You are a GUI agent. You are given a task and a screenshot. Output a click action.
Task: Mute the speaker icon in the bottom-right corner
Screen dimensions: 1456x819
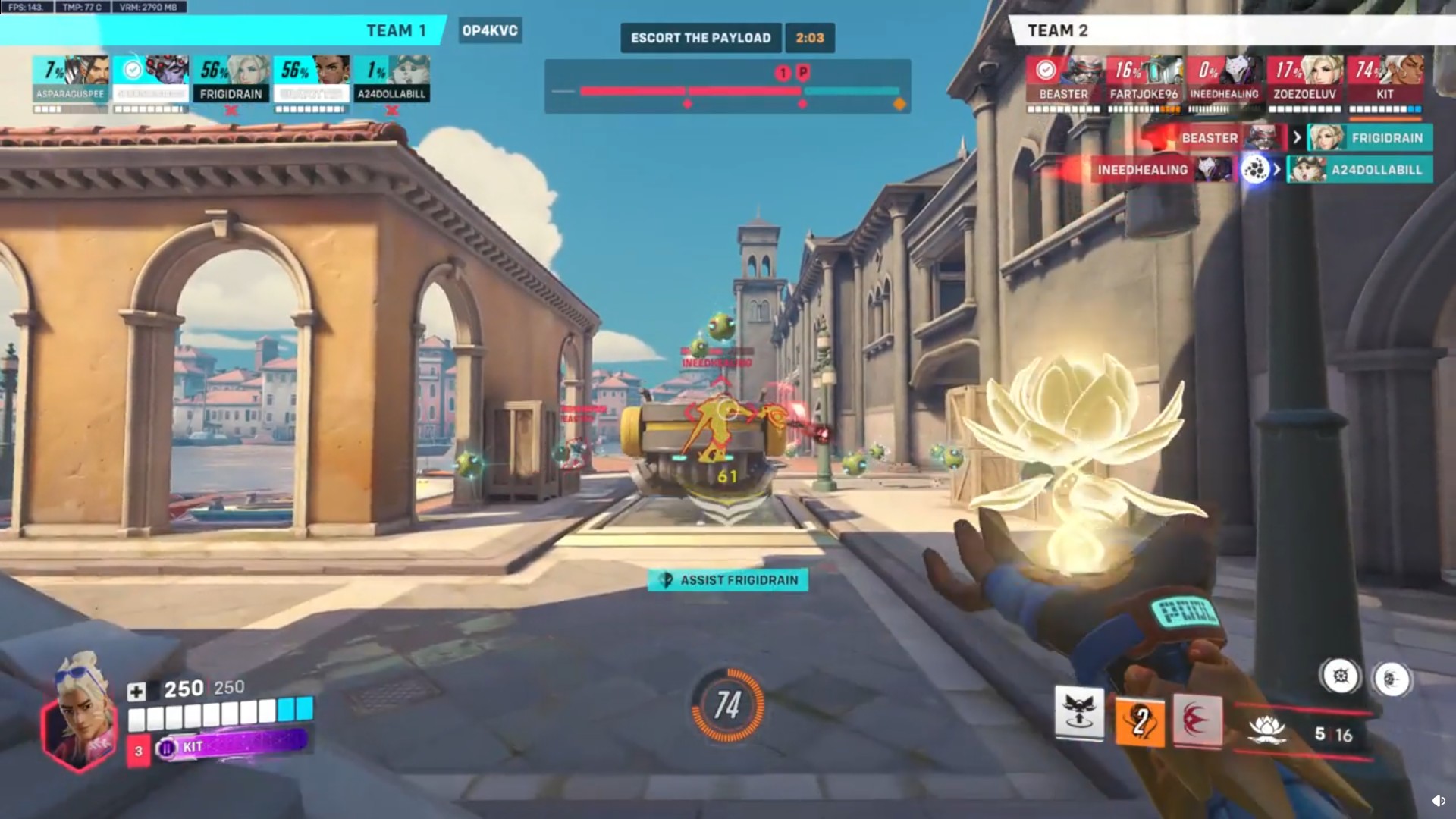[1439, 799]
